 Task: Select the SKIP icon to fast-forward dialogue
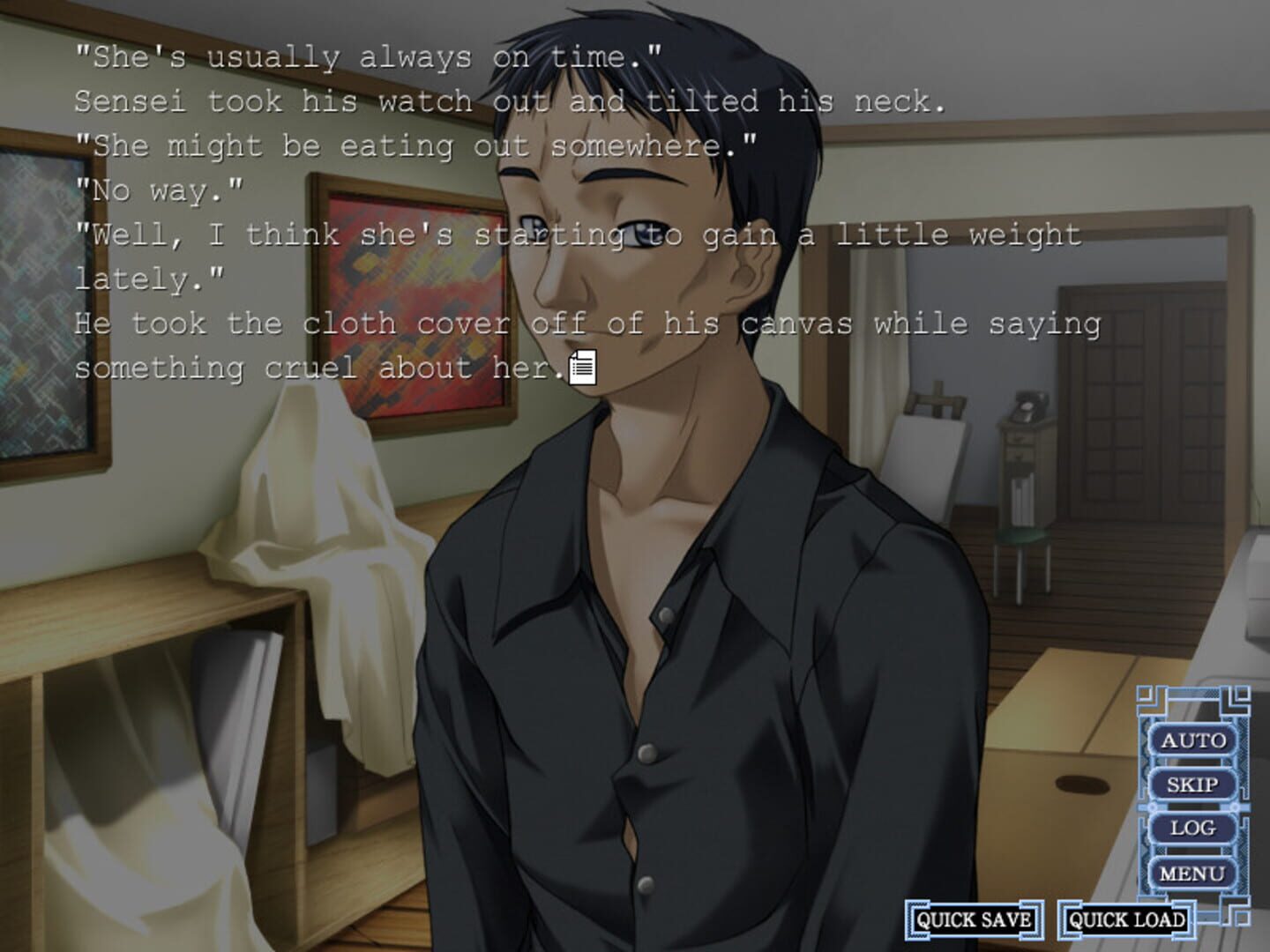(x=1195, y=785)
